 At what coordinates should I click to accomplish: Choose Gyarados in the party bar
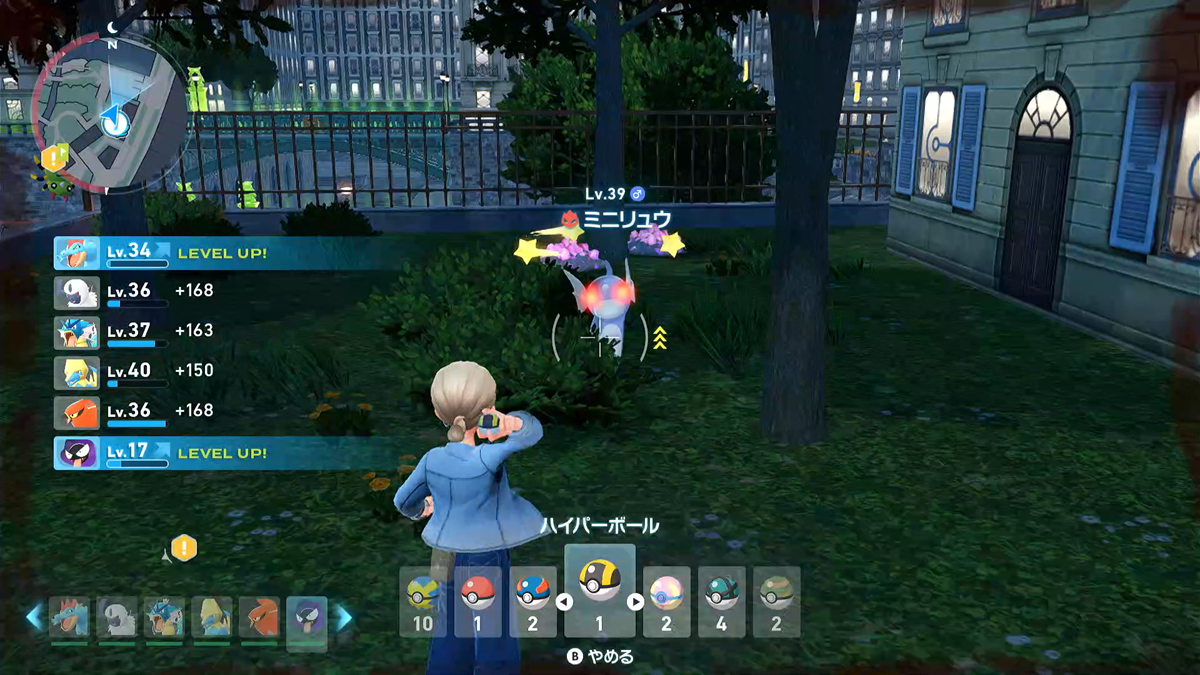click(x=164, y=618)
